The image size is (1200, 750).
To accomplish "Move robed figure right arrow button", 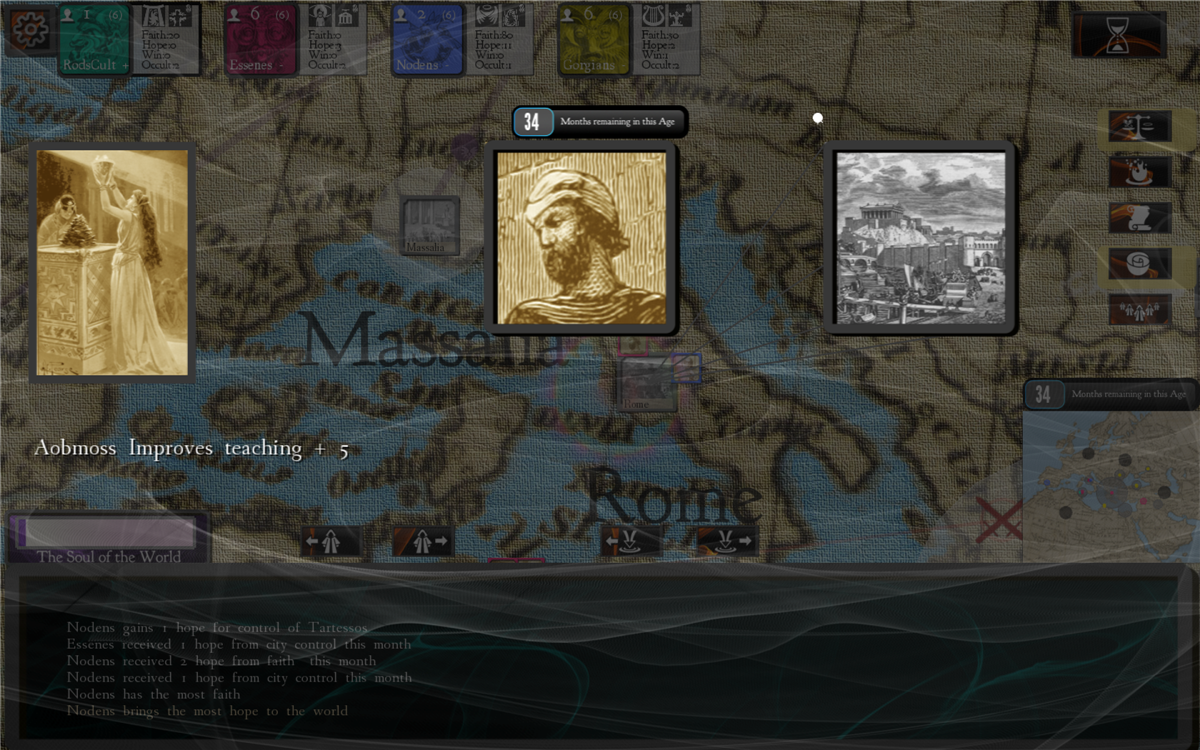I will pos(422,541).
